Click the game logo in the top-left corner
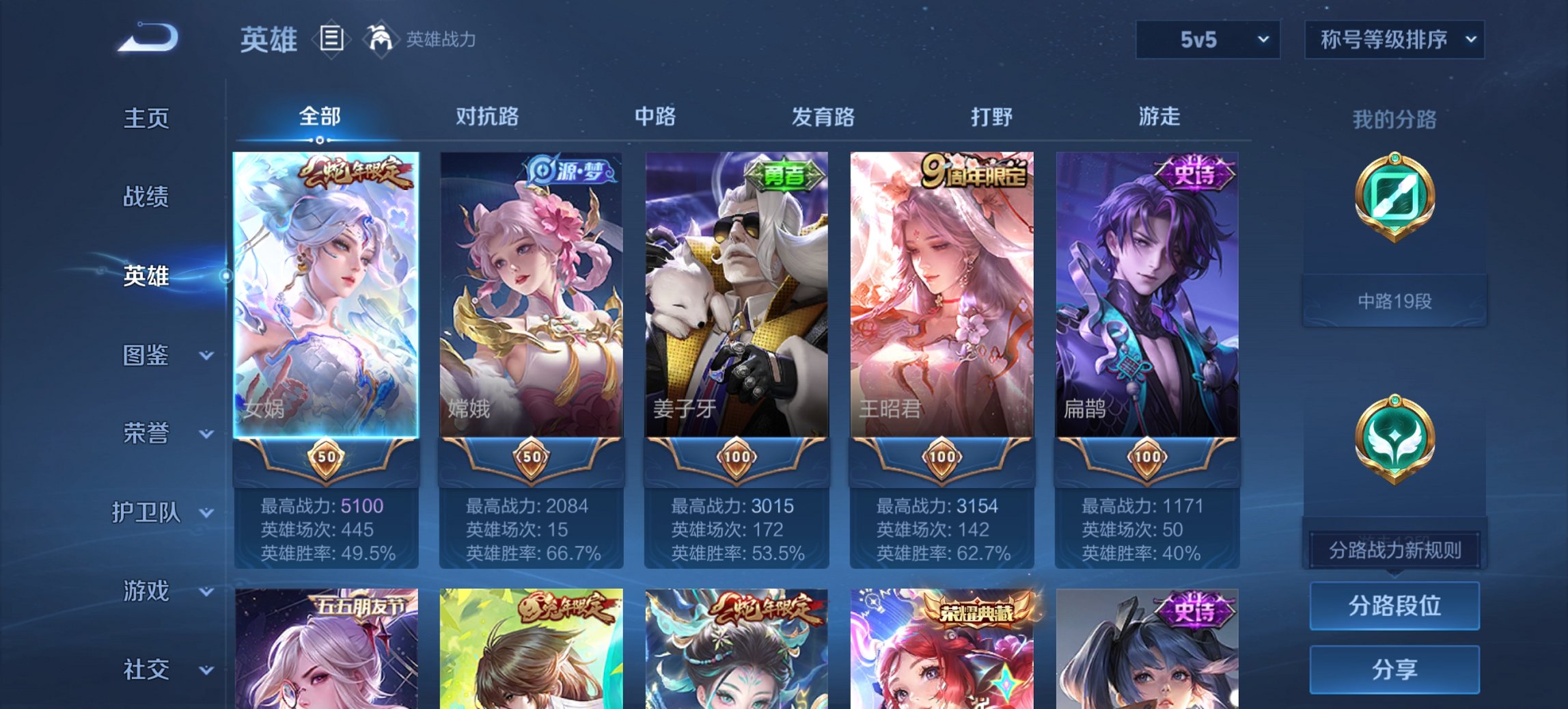Image resolution: width=1568 pixels, height=709 pixels. [x=150, y=38]
